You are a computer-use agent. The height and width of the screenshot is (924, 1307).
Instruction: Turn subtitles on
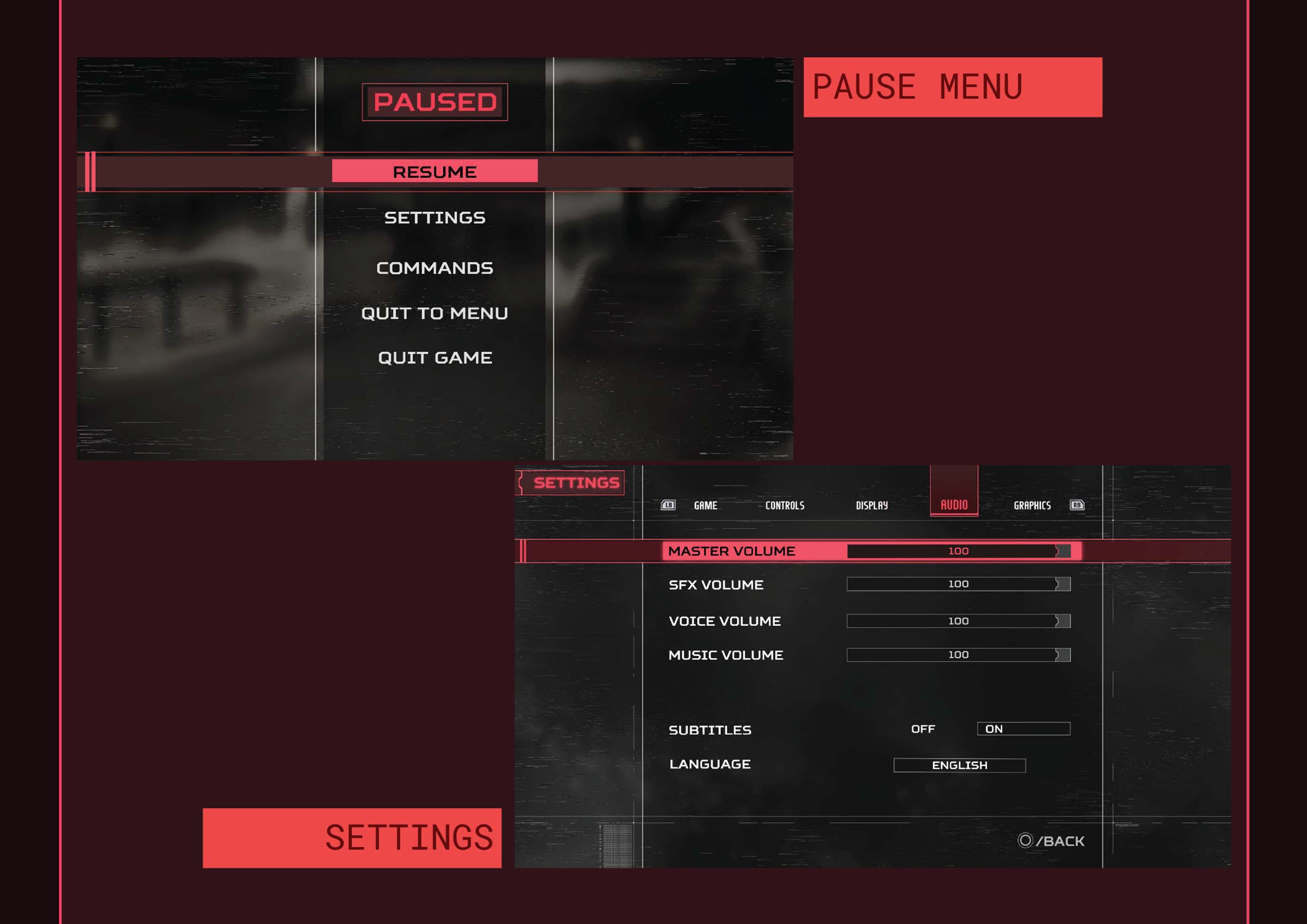pos(1023,730)
